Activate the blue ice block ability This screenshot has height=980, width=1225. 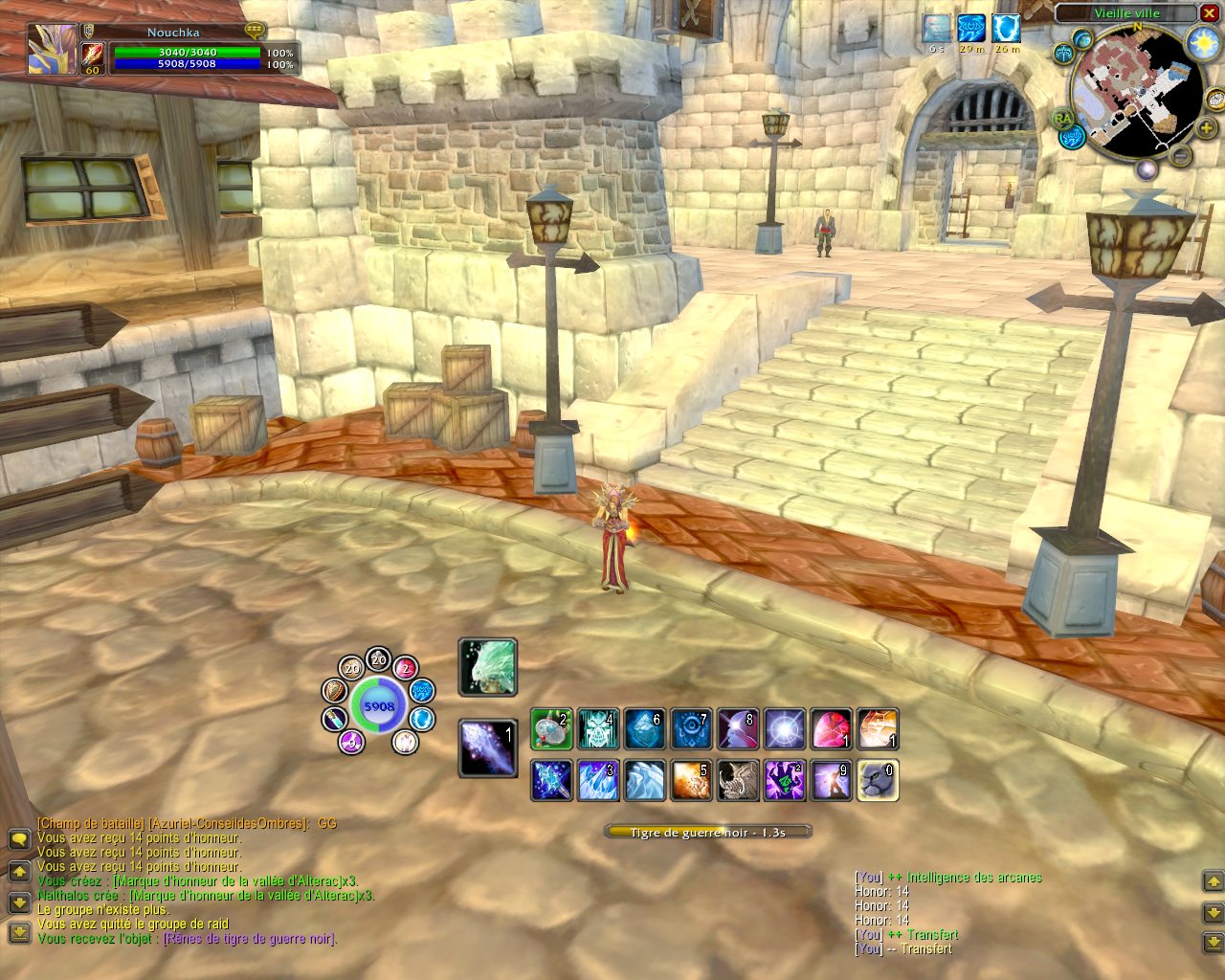pyautogui.click(x=645, y=729)
